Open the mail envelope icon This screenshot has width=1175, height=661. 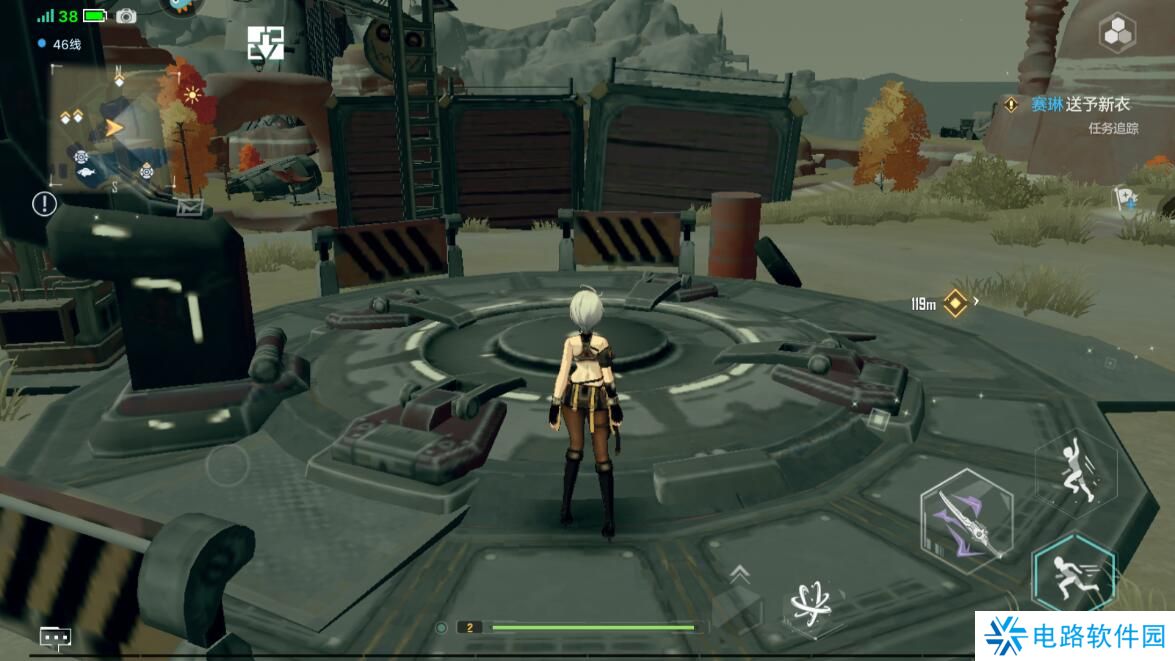pyautogui.click(x=190, y=207)
